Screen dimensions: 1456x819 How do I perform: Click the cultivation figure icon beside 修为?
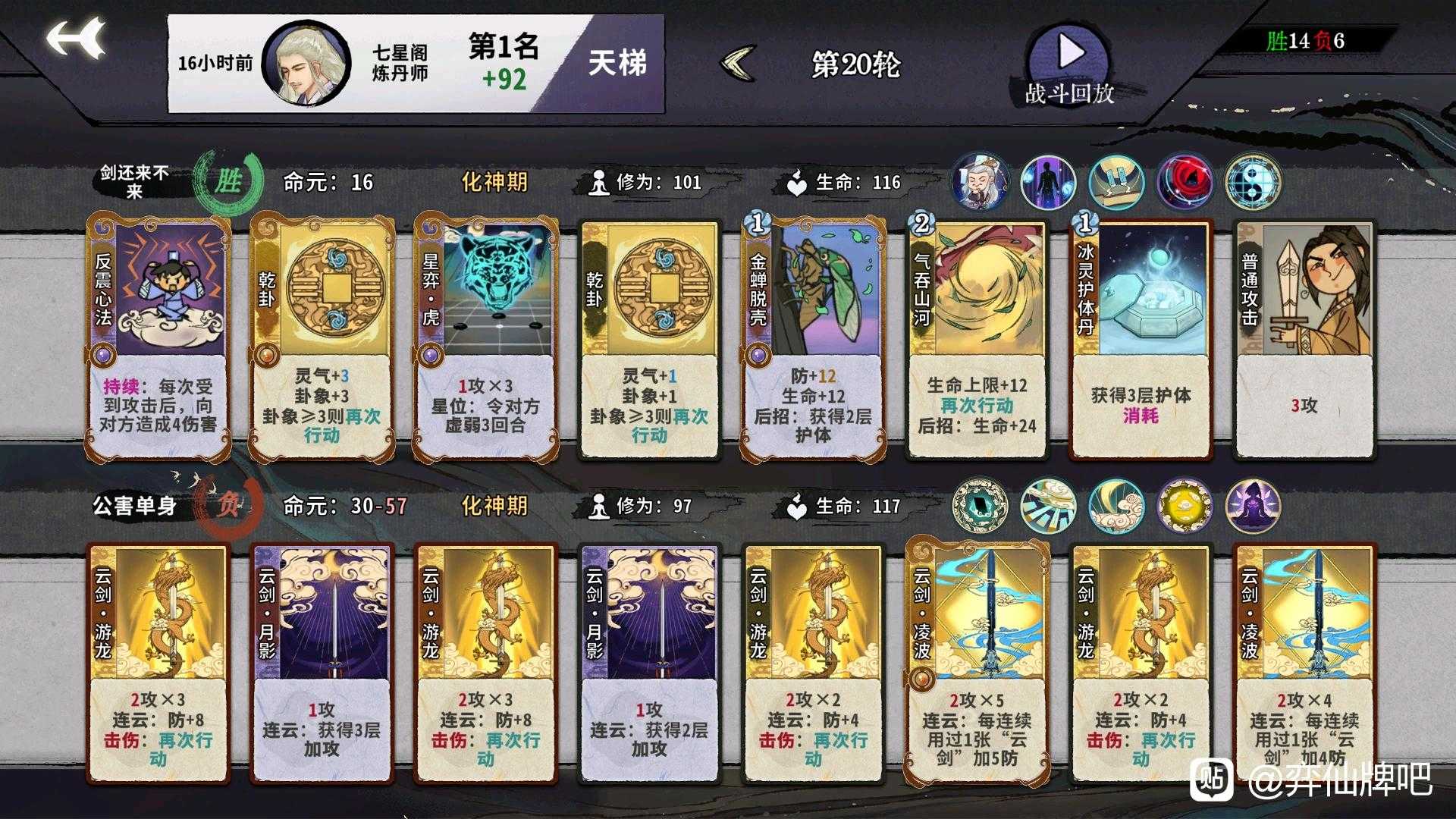point(599,182)
